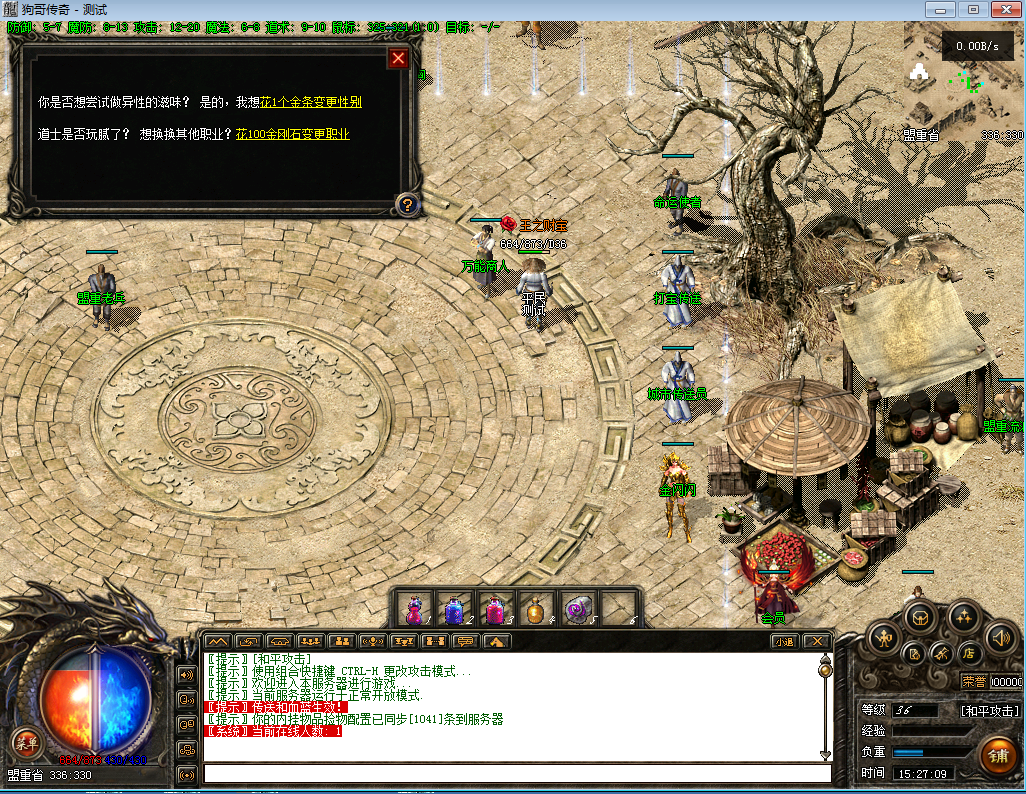Open the bag chest round button
This screenshot has width=1026, height=794.
point(920,617)
